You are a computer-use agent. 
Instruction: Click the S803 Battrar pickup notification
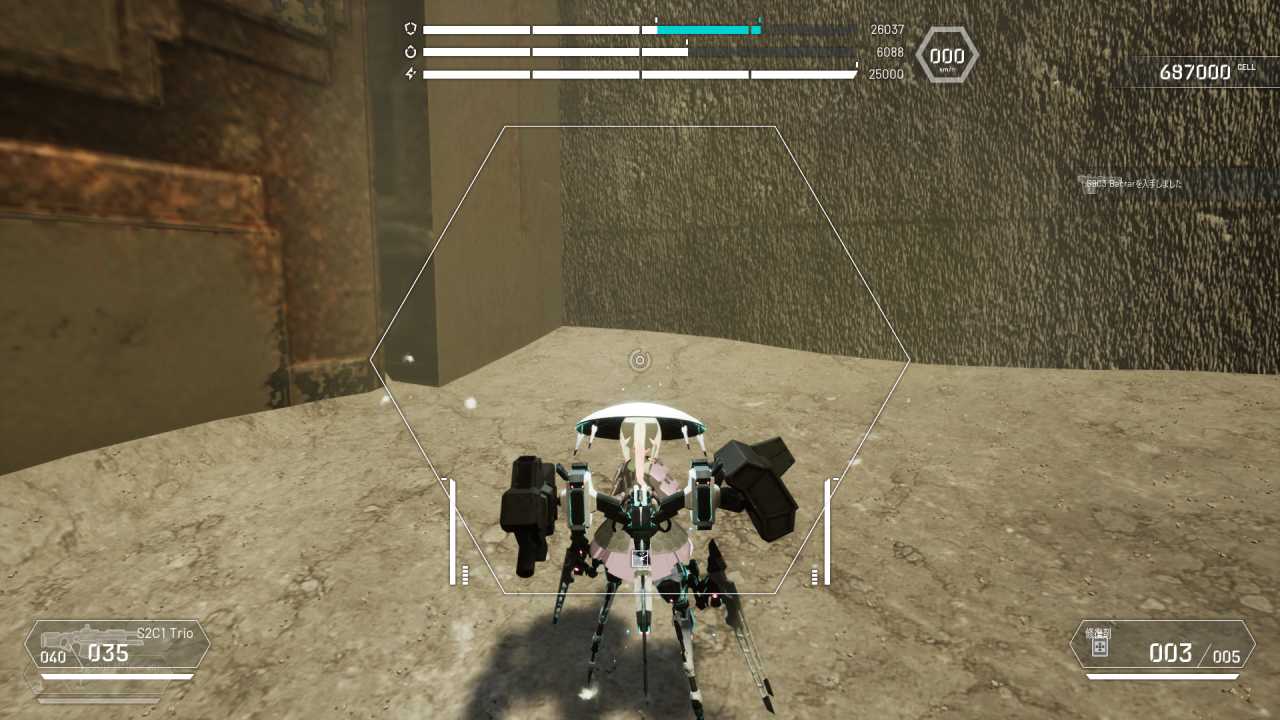(x=1135, y=185)
